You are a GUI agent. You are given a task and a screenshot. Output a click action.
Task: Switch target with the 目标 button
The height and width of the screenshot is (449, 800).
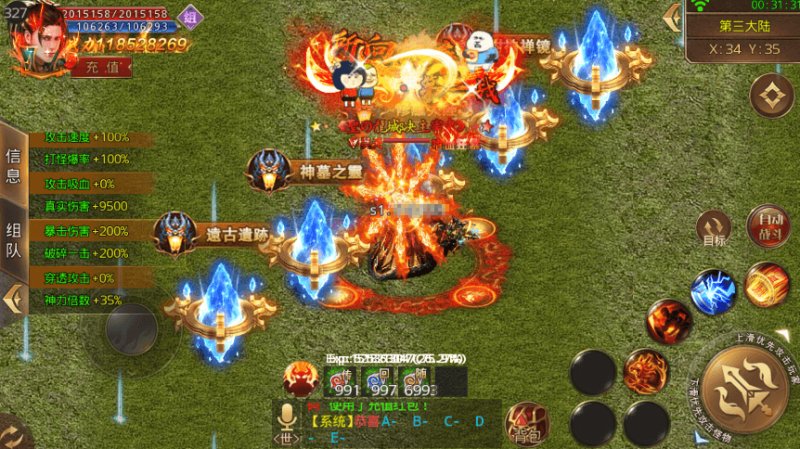(x=714, y=230)
